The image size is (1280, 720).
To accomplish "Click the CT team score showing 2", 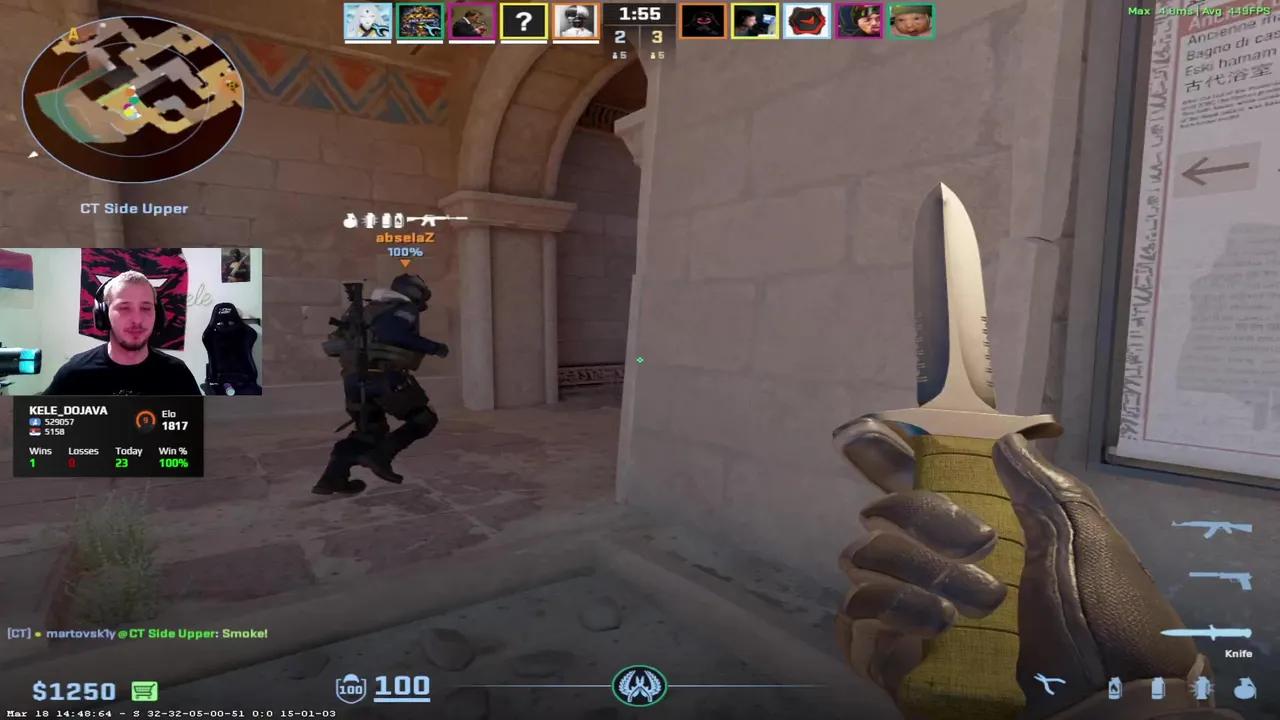I will [620, 36].
